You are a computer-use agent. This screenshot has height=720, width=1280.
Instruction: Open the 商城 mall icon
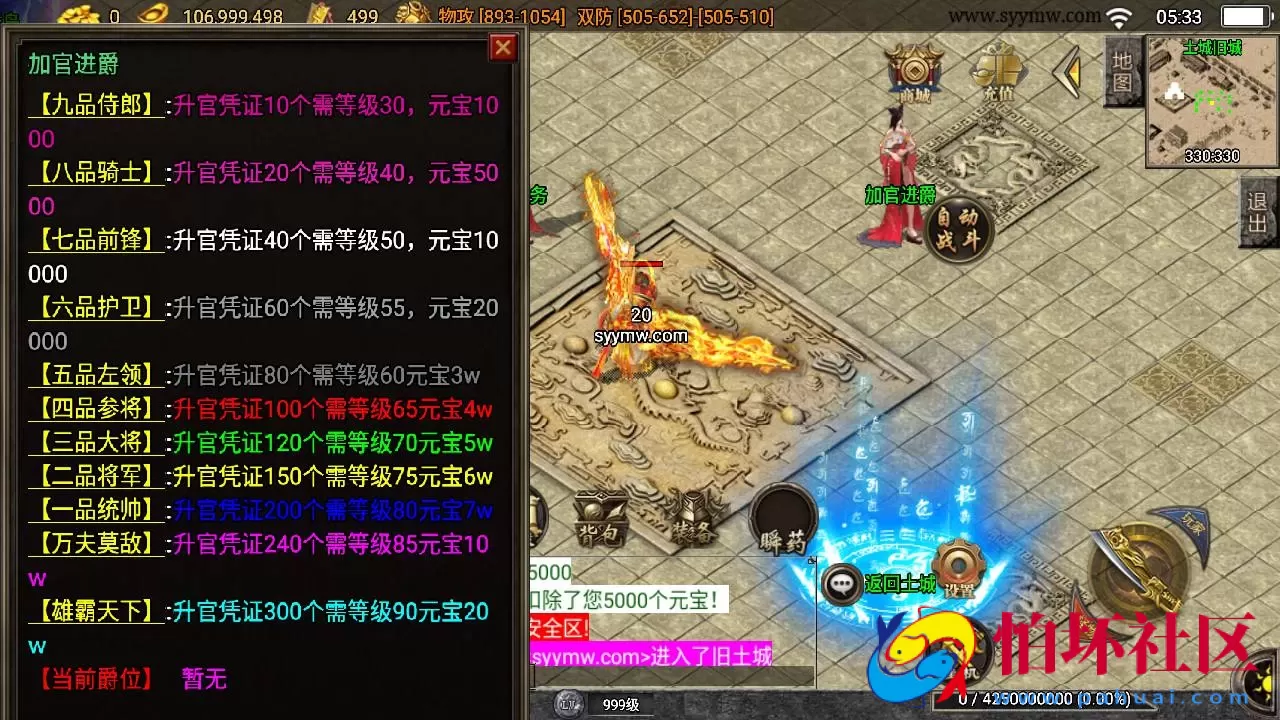coord(911,72)
